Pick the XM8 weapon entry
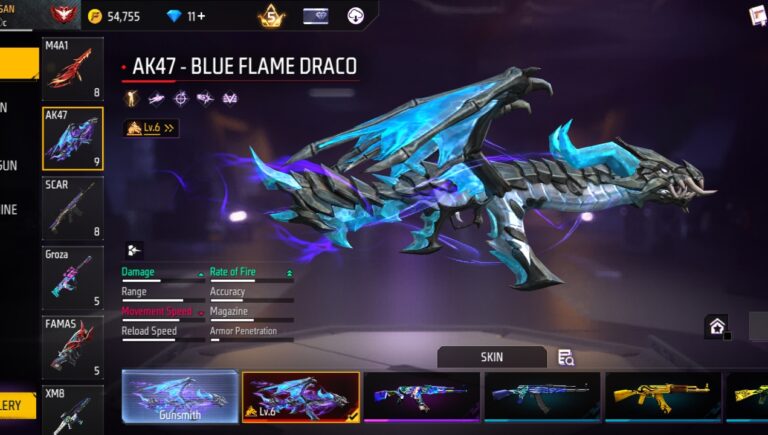Viewport: 768px width, 435px height. [x=73, y=410]
